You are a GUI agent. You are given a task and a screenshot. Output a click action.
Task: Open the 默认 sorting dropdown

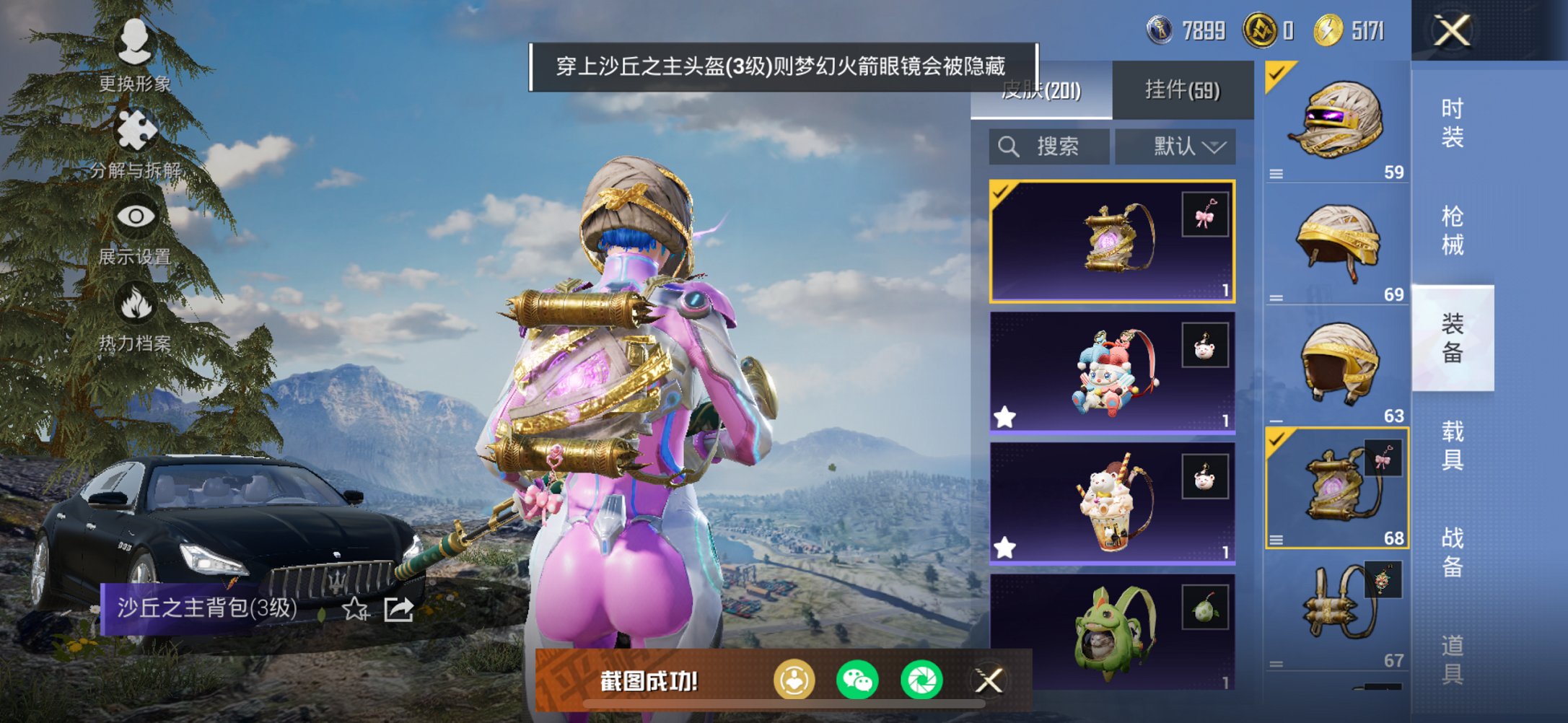1175,146
